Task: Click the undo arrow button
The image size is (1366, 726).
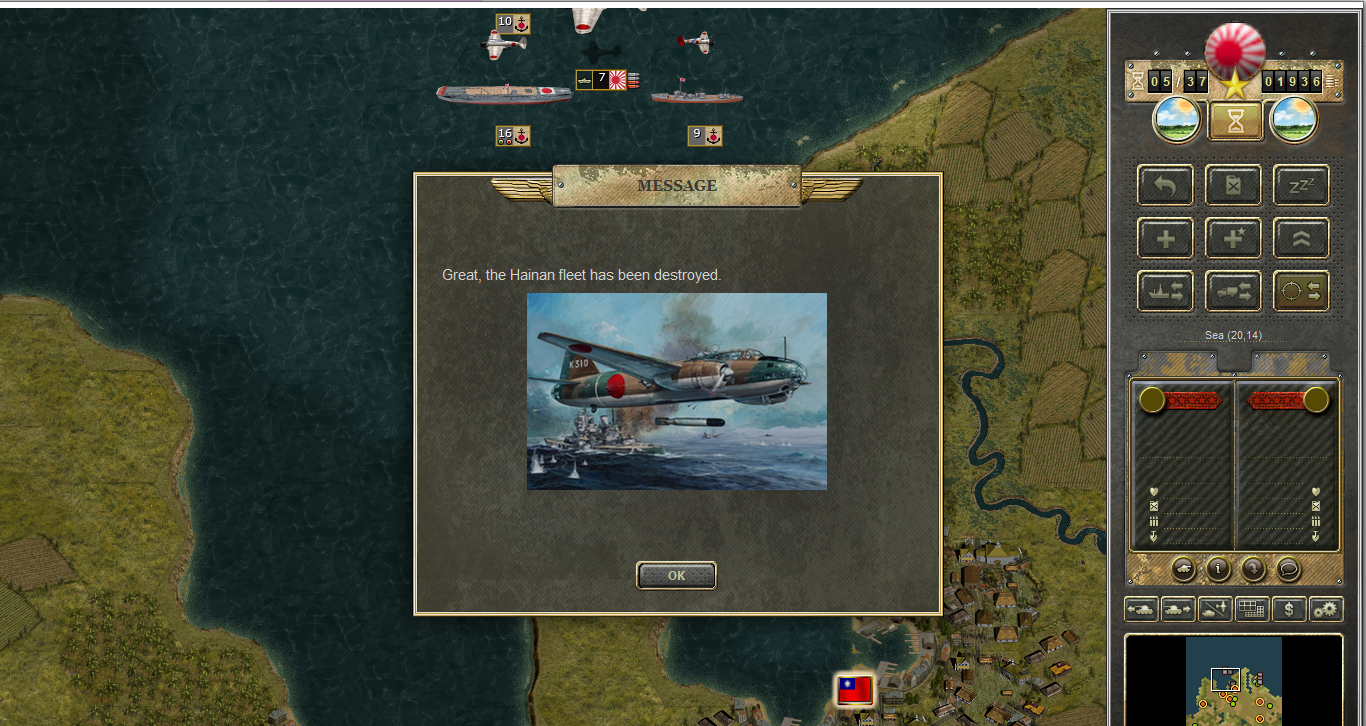Action: tap(1165, 185)
